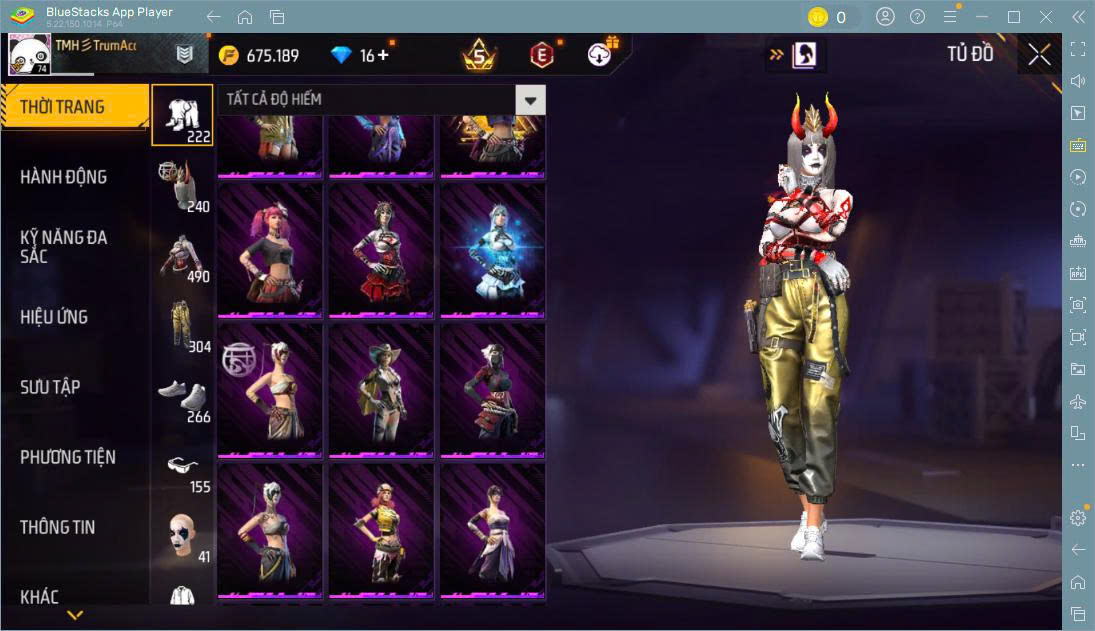Close the wardrobe with the X button
This screenshot has height=631, width=1095.
click(x=1039, y=55)
